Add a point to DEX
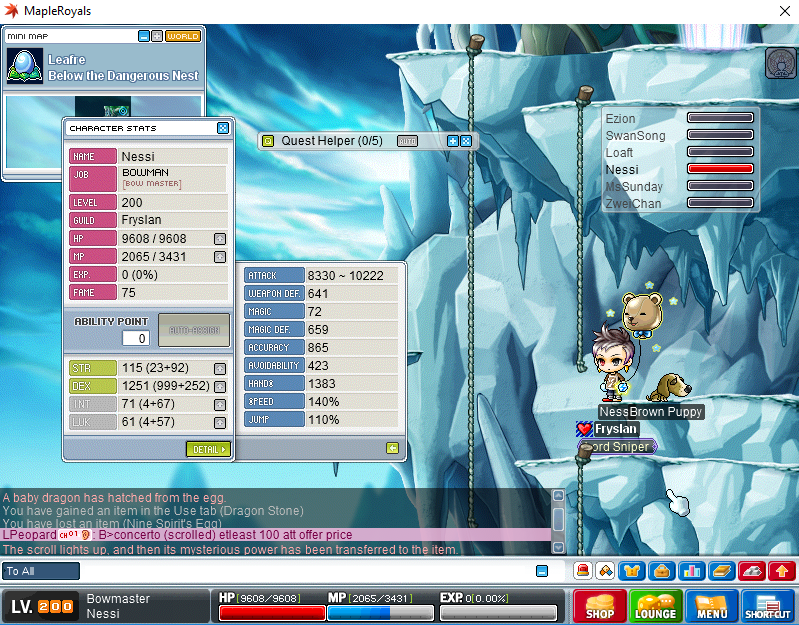The width and height of the screenshot is (799, 625). [220, 386]
